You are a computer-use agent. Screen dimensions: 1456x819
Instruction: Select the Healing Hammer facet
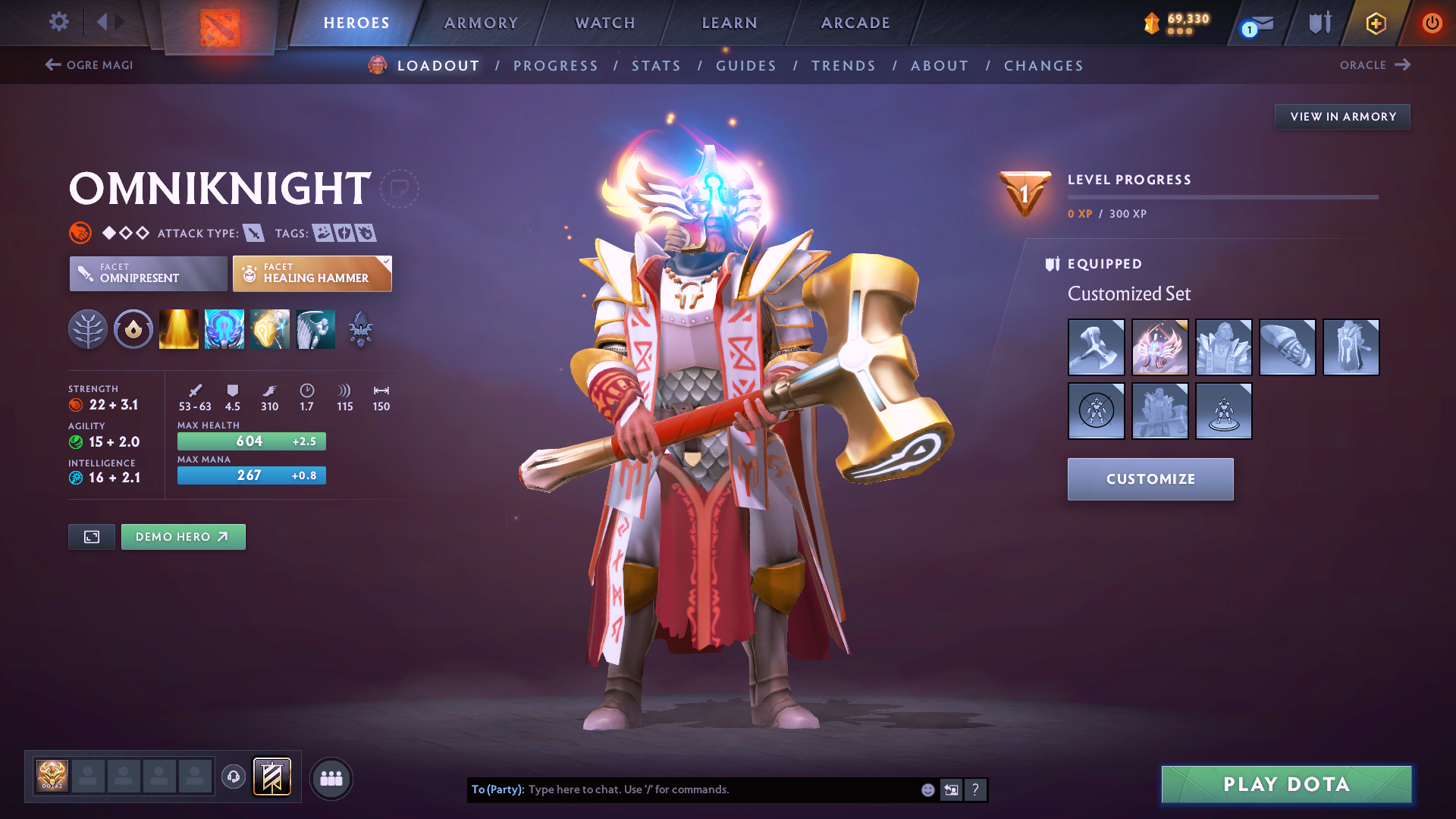(312, 273)
